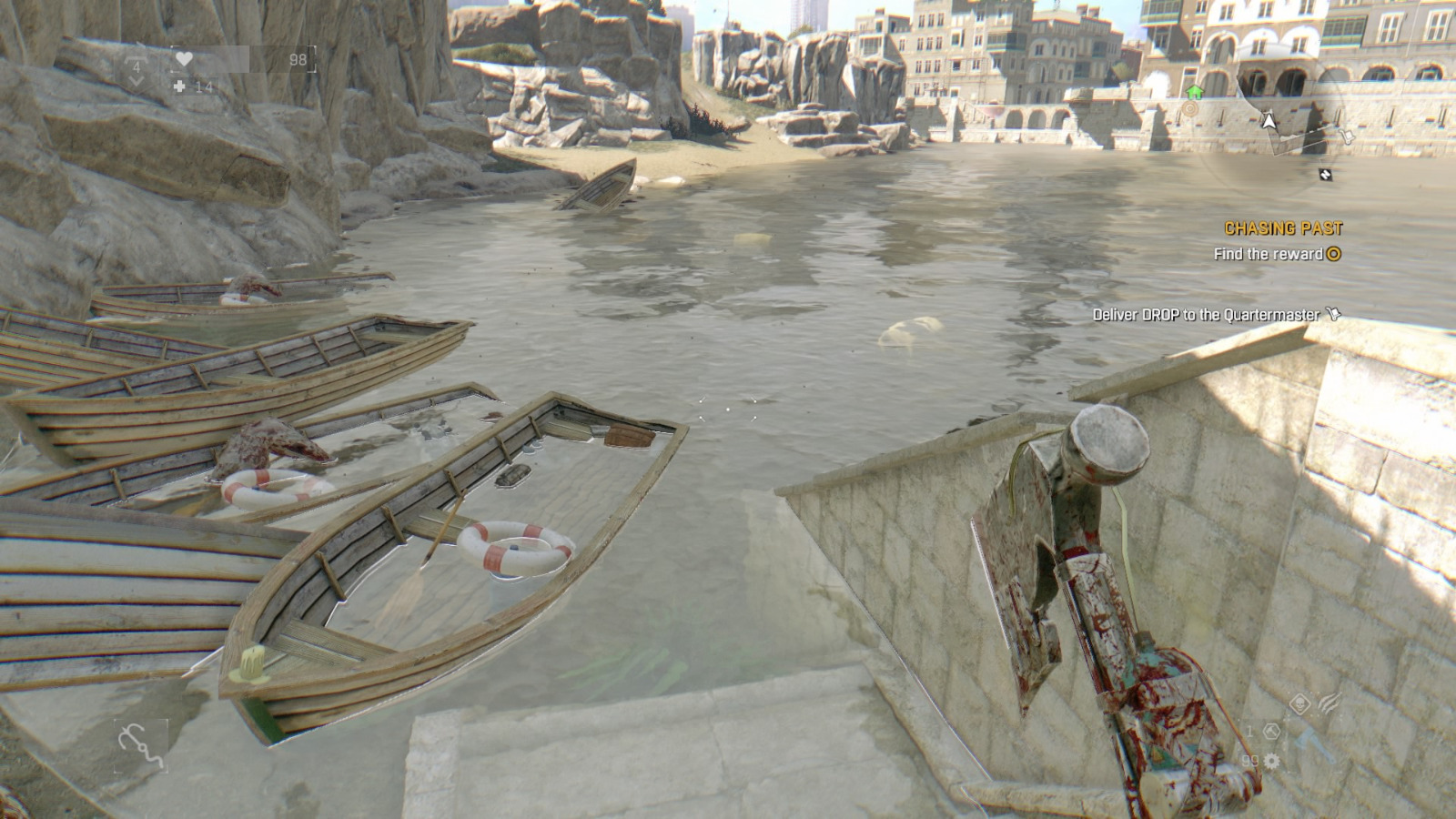Click the hammer repair icon
This screenshot has height=819, width=1456.
1272,732
